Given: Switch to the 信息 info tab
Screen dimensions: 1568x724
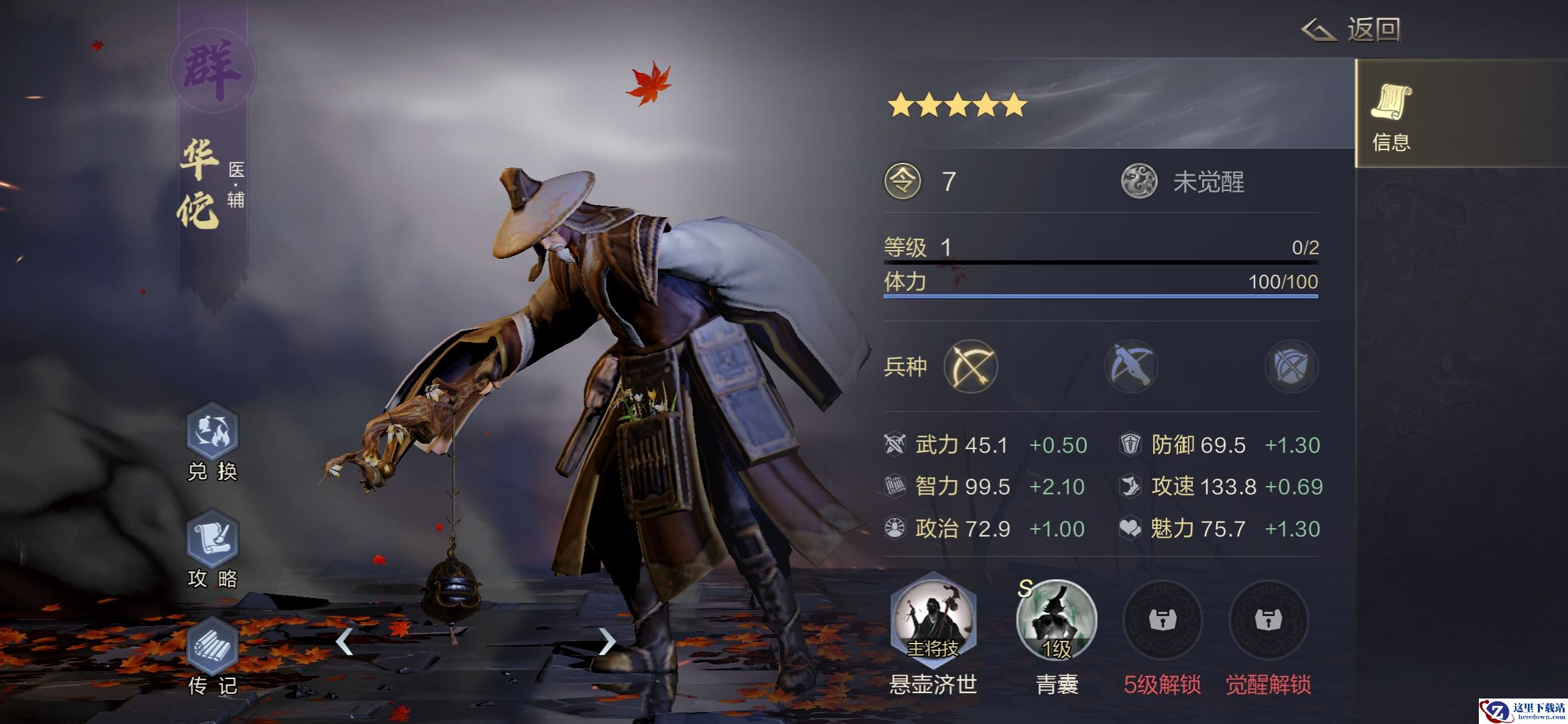Looking at the screenshot, I should [1391, 115].
